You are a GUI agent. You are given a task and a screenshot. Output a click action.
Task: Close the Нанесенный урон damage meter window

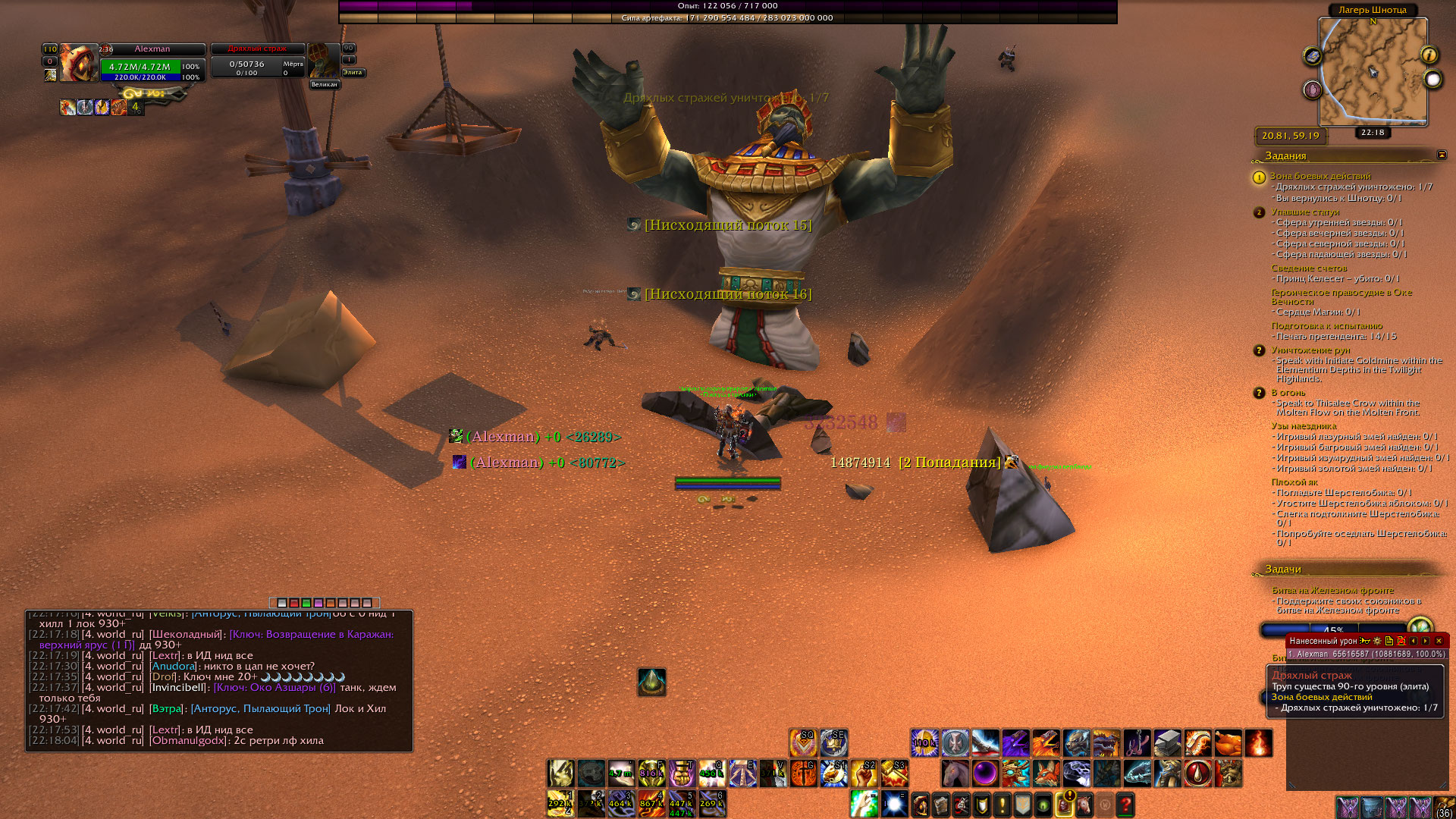(x=1439, y=641)
